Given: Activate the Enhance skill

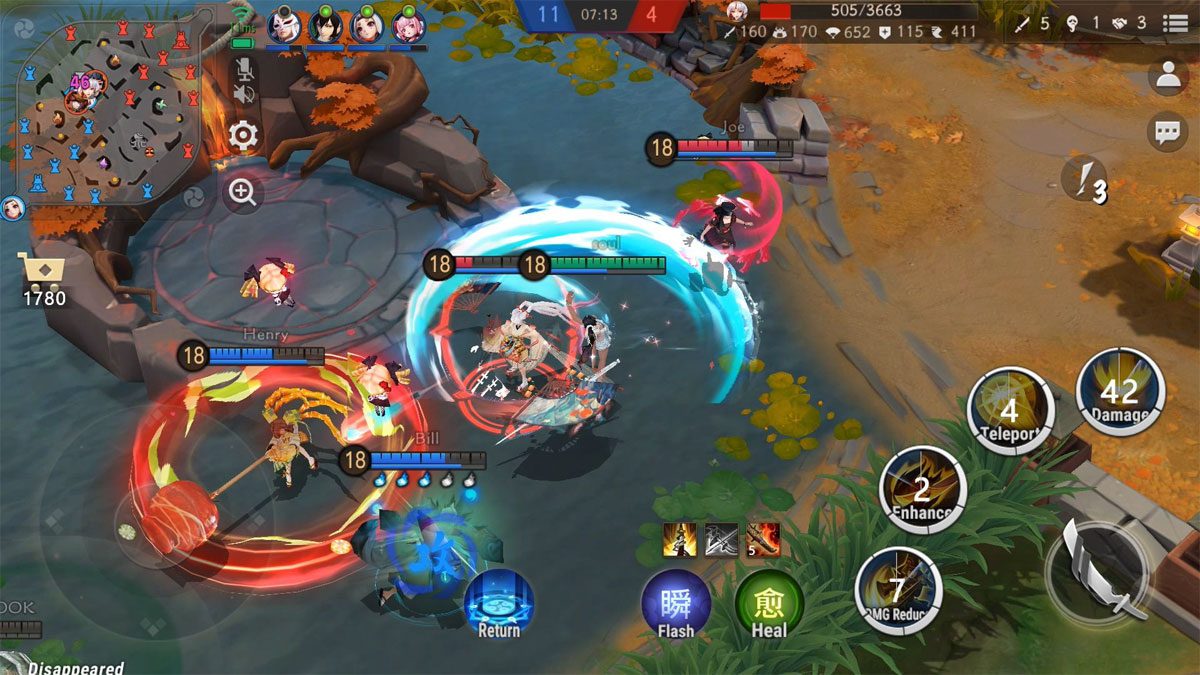Looking at the screenshot, I should pyautogui.click(x=922, y=489).
